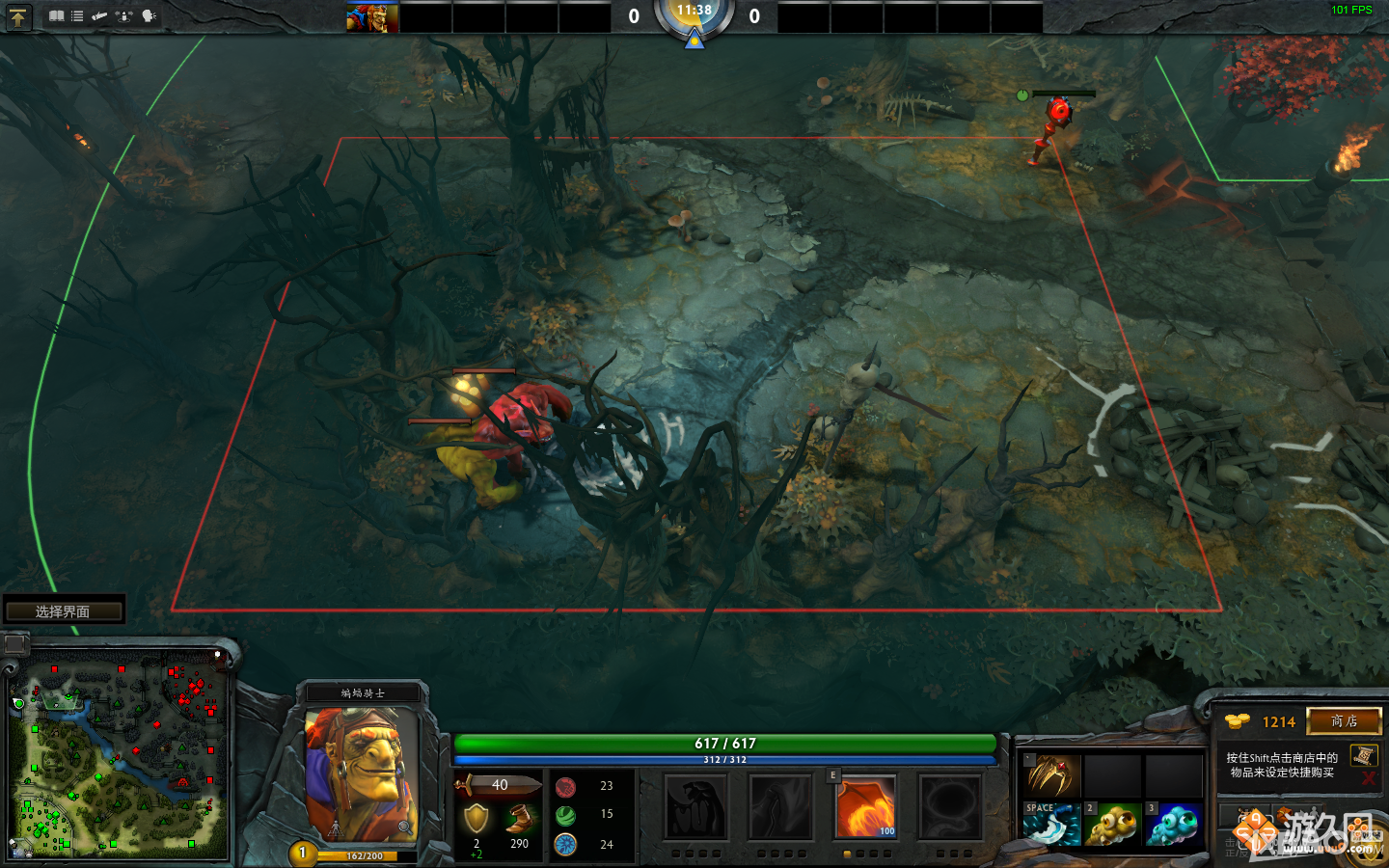Click the gold coins icon beside 1214
Image resolution: width=1389 pixels, height=868 pixels.
tap(1238, 721)
